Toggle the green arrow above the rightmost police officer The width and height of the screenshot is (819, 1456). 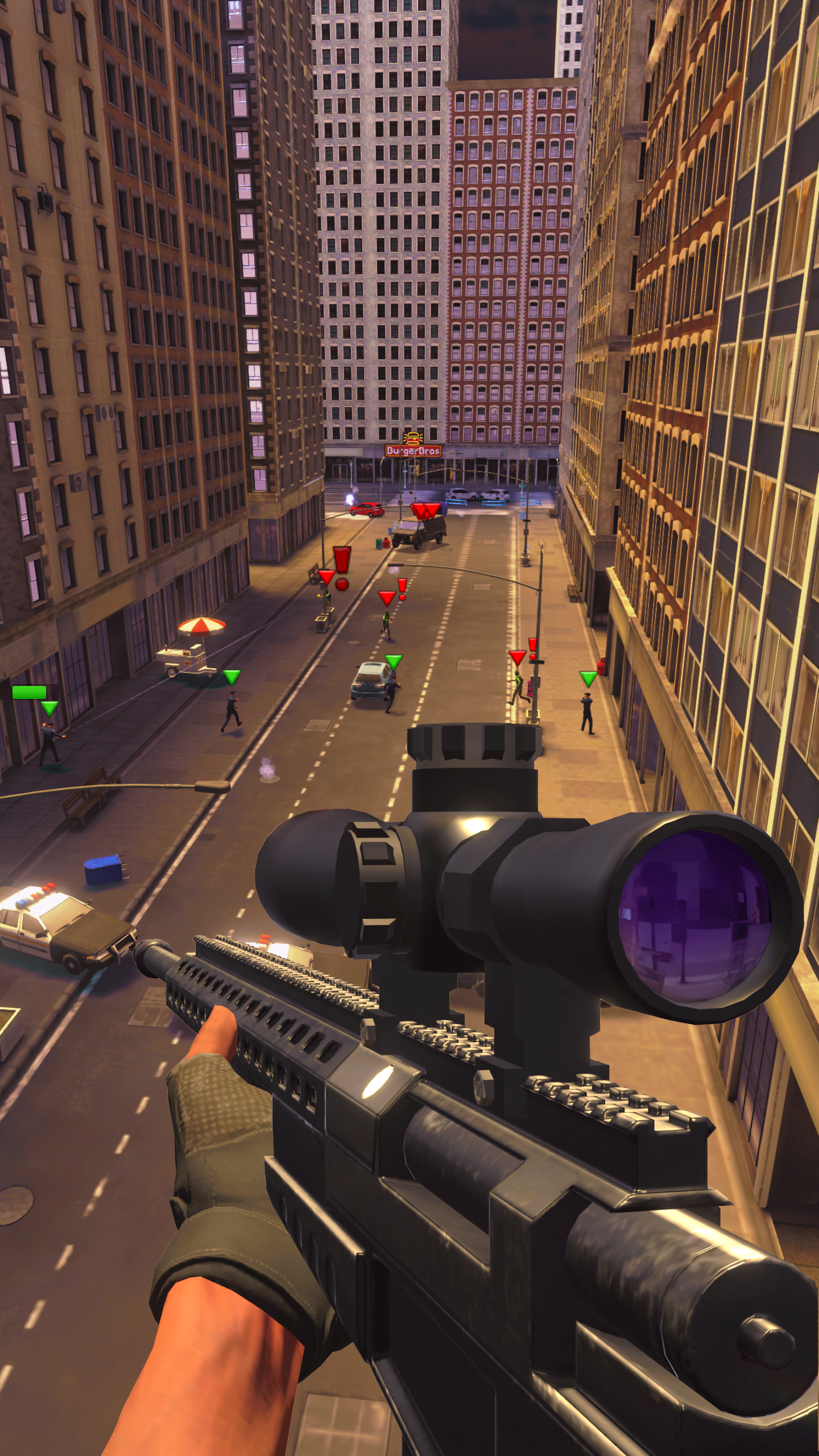[589, 679]
